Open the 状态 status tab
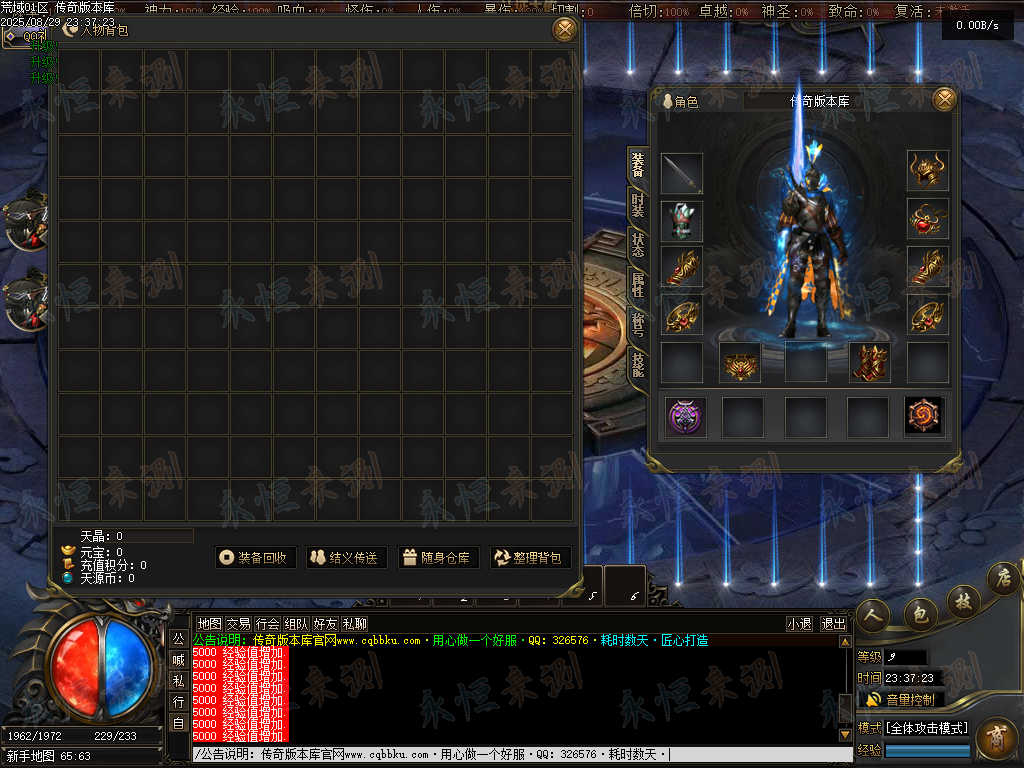 coord(637,245)
